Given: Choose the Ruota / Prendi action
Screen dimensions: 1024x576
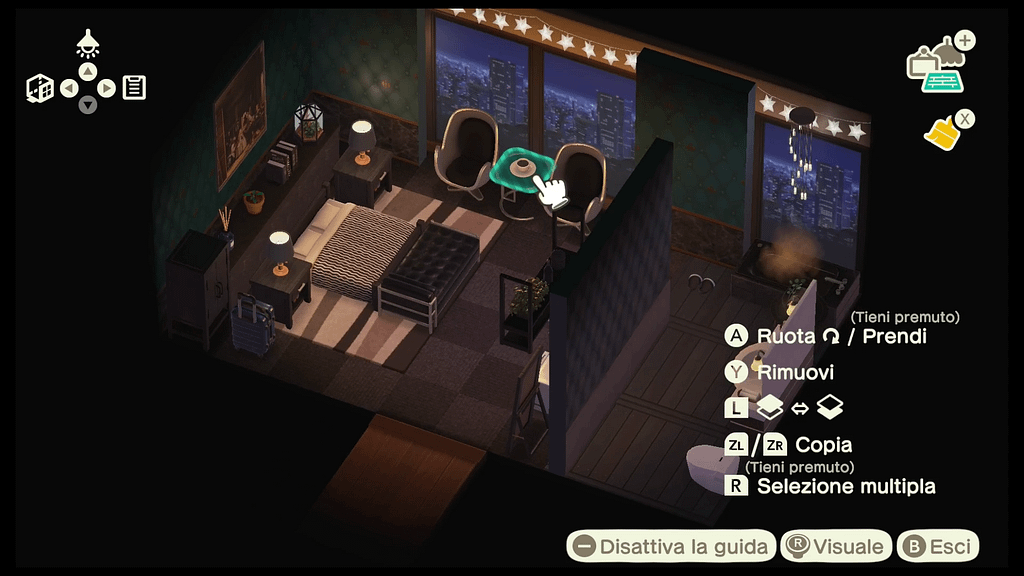Looking at the screenshot, I should click(826, 336).
